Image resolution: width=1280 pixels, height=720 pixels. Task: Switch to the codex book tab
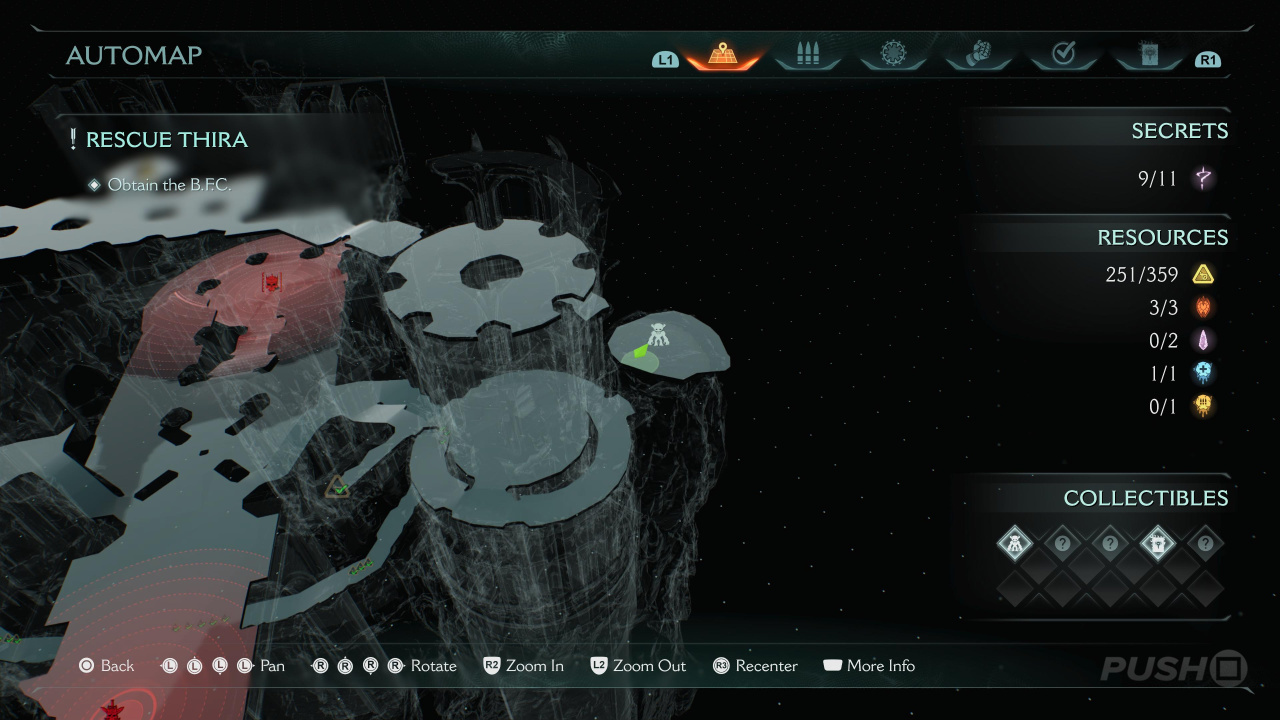1148,55
